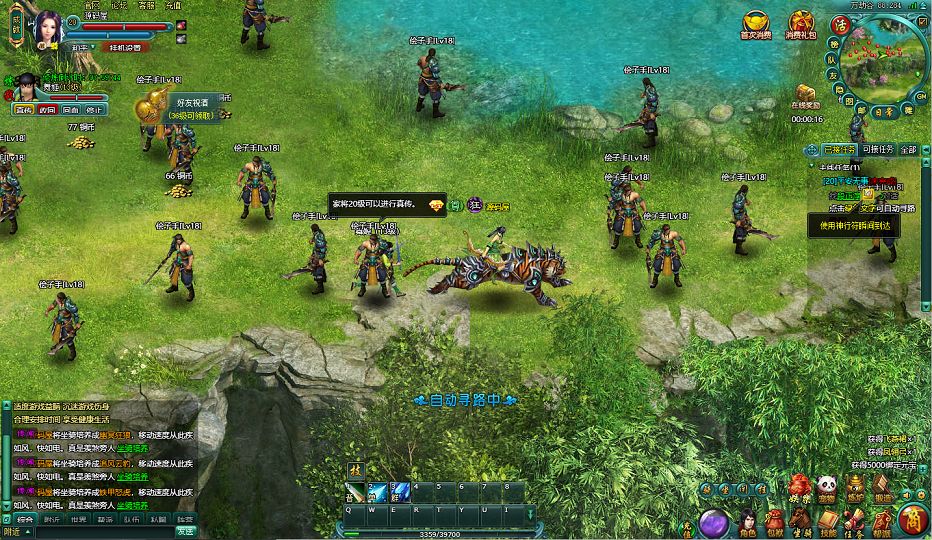
Task: Open the 消费礼包 gift pack
Action: (800, 23)
